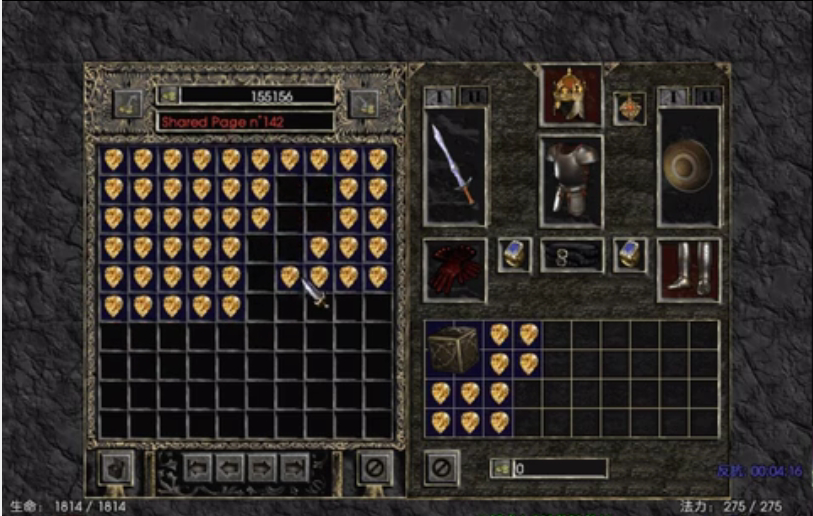This screenshot has height=516, width=813.
Task: Switch to weapon set II above the sword
Action: coord(469,96)
